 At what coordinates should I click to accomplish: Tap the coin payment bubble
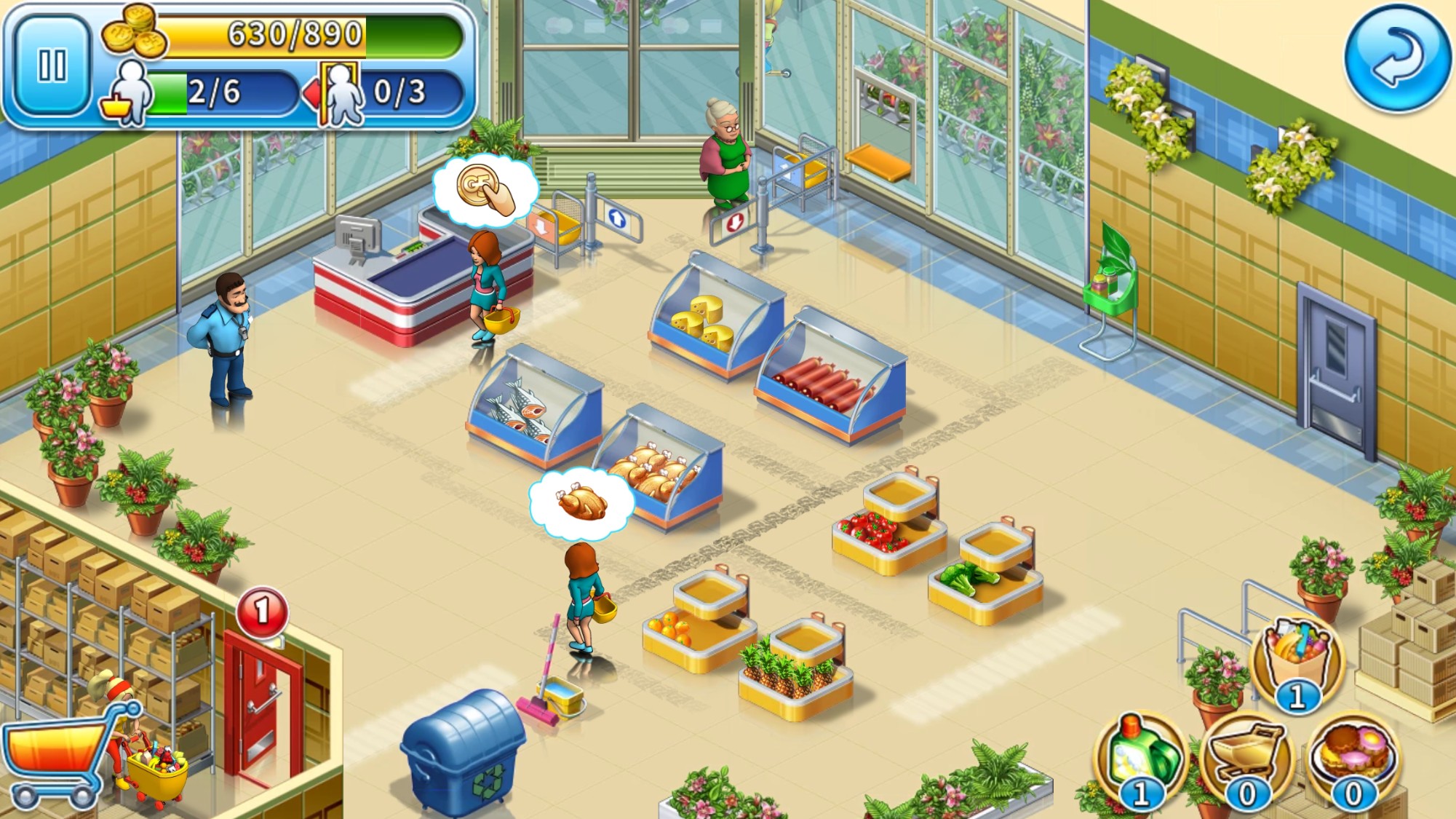point(485,189)
